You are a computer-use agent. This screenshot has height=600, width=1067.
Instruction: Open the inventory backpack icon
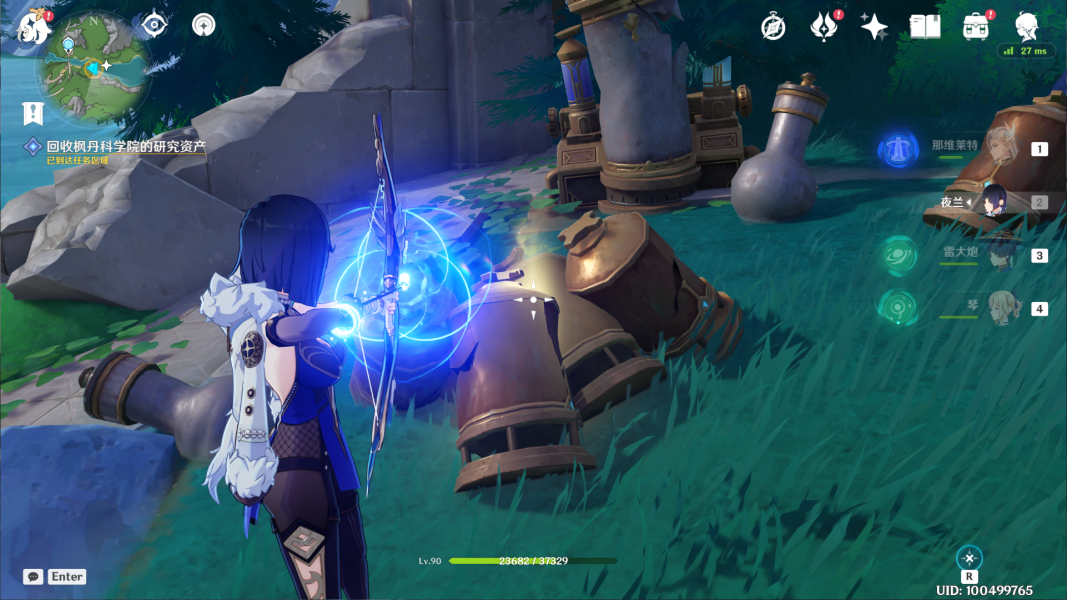pyautogui.click(x=976, y=27)
